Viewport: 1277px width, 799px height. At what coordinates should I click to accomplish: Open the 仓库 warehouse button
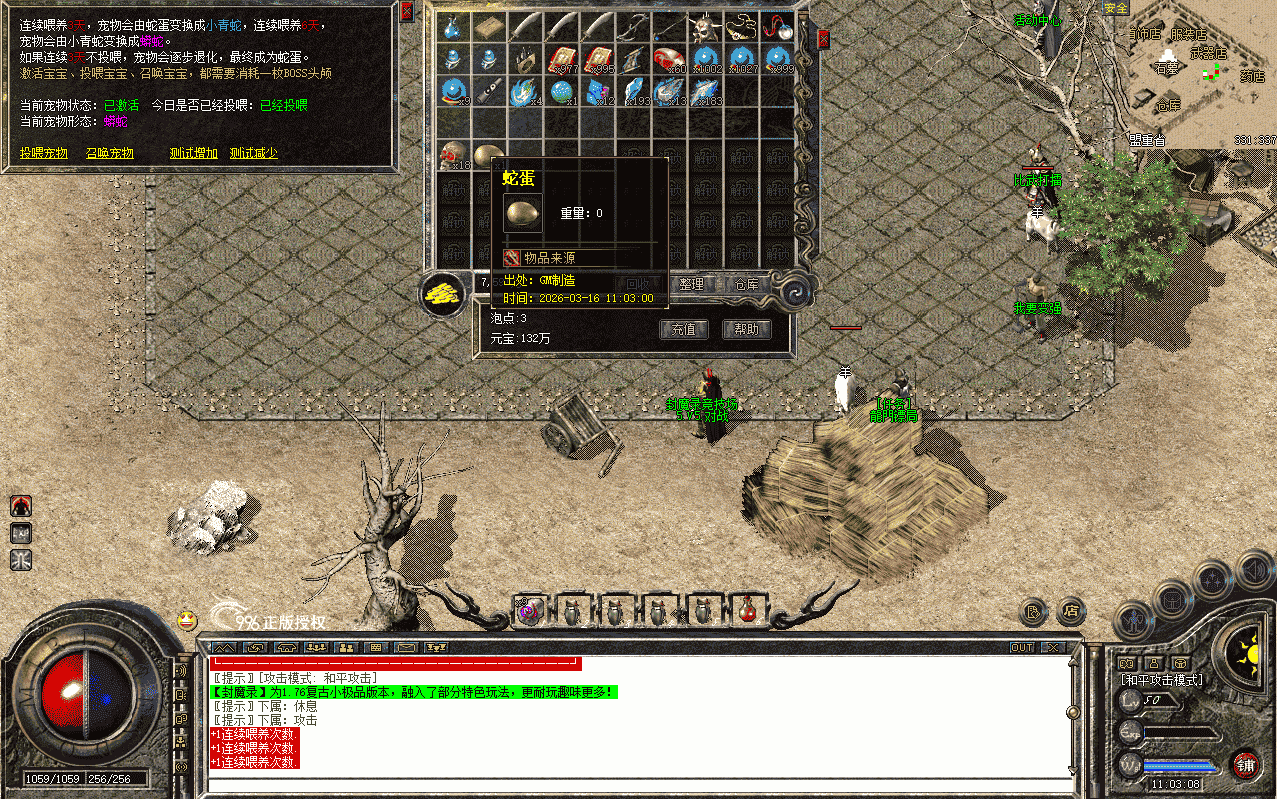747,284
